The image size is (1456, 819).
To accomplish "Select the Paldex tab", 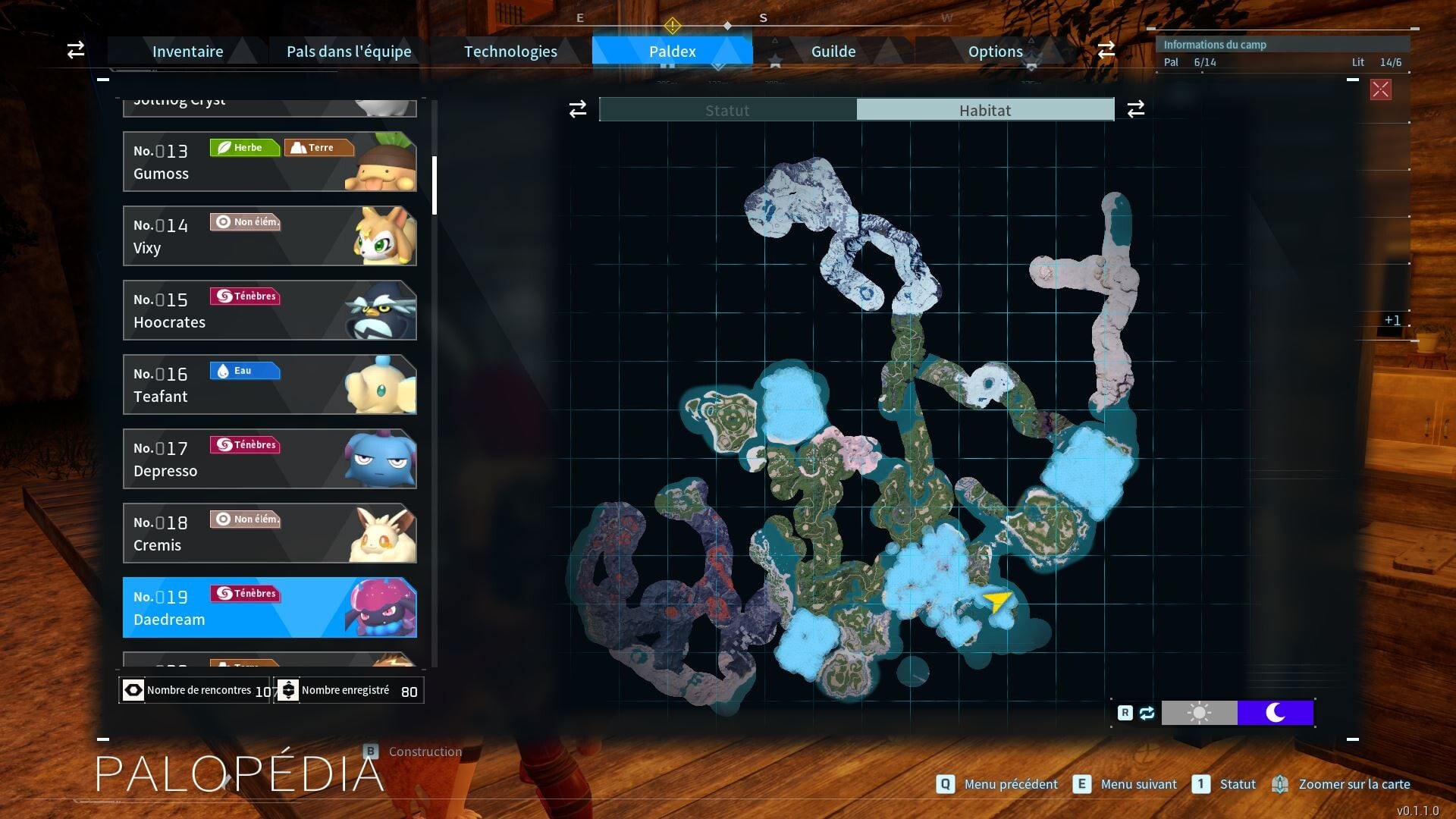I will (x=672, y=52).
